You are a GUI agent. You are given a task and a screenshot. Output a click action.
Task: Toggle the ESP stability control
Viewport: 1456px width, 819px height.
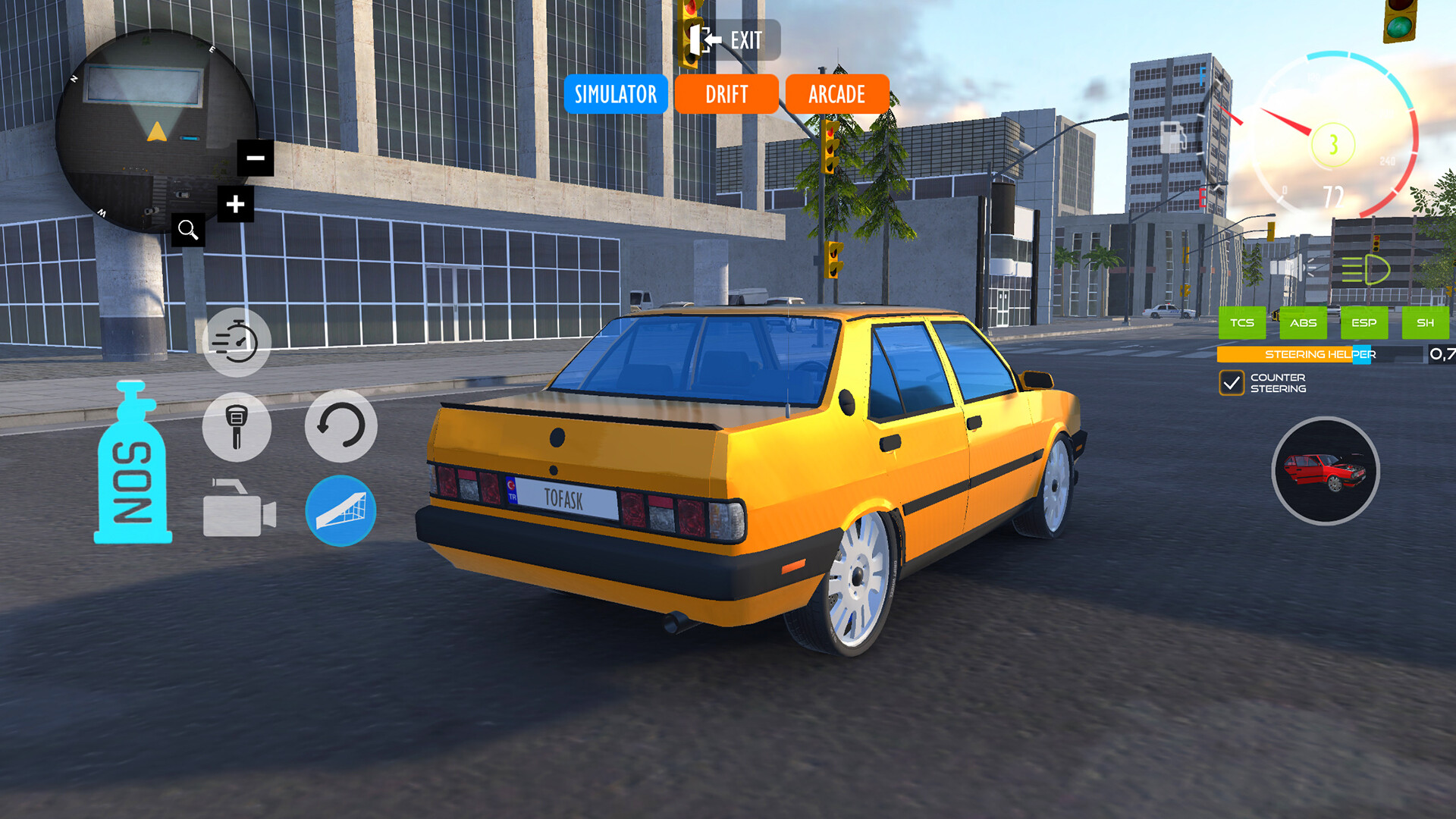click(1364, 323)
